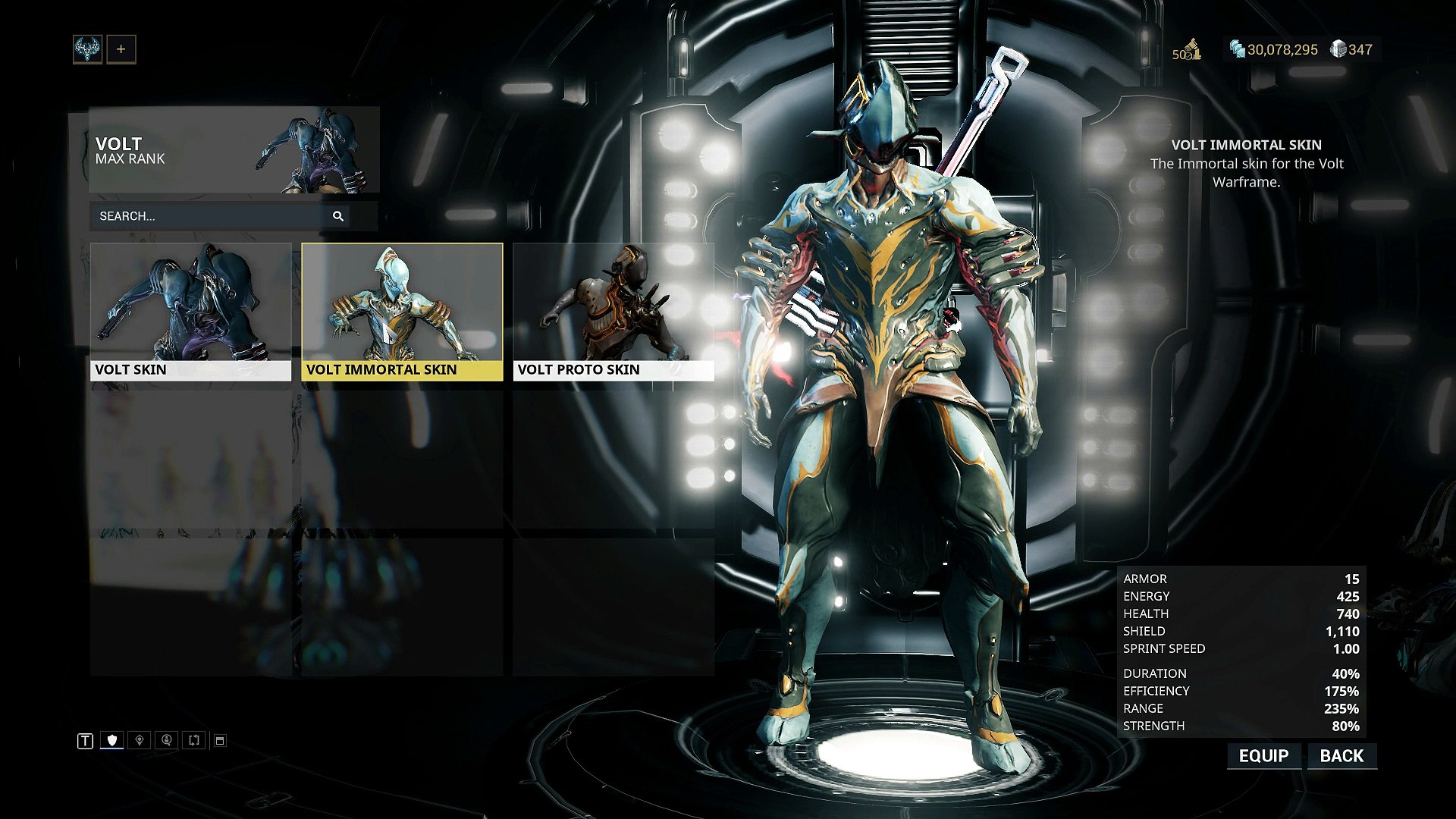Select the default Volt Skin tile
This screenshot has width=1456, height=819.
coord(190,311)
